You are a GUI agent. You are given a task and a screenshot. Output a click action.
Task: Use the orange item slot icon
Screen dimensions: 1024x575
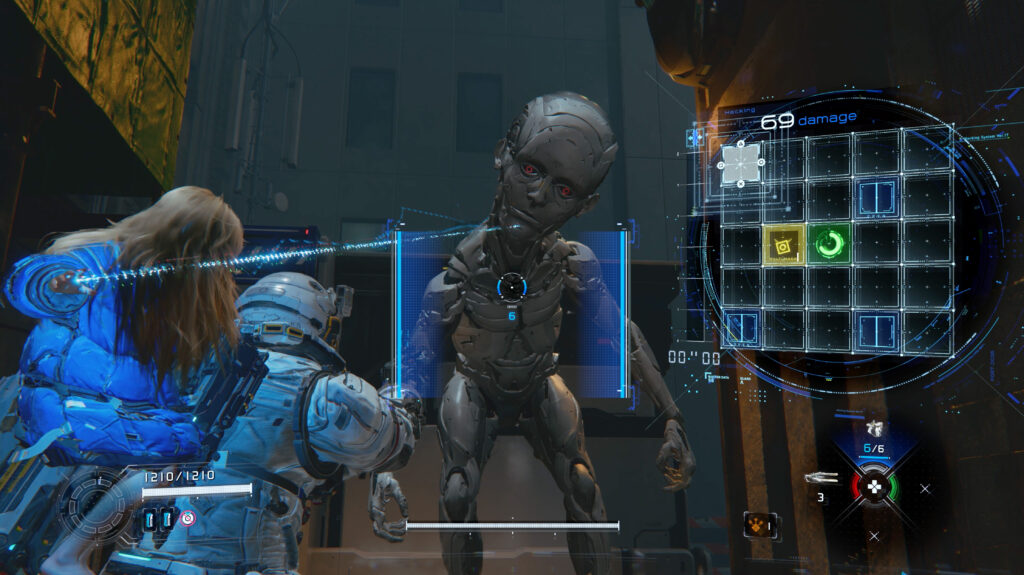click(760, 524)
